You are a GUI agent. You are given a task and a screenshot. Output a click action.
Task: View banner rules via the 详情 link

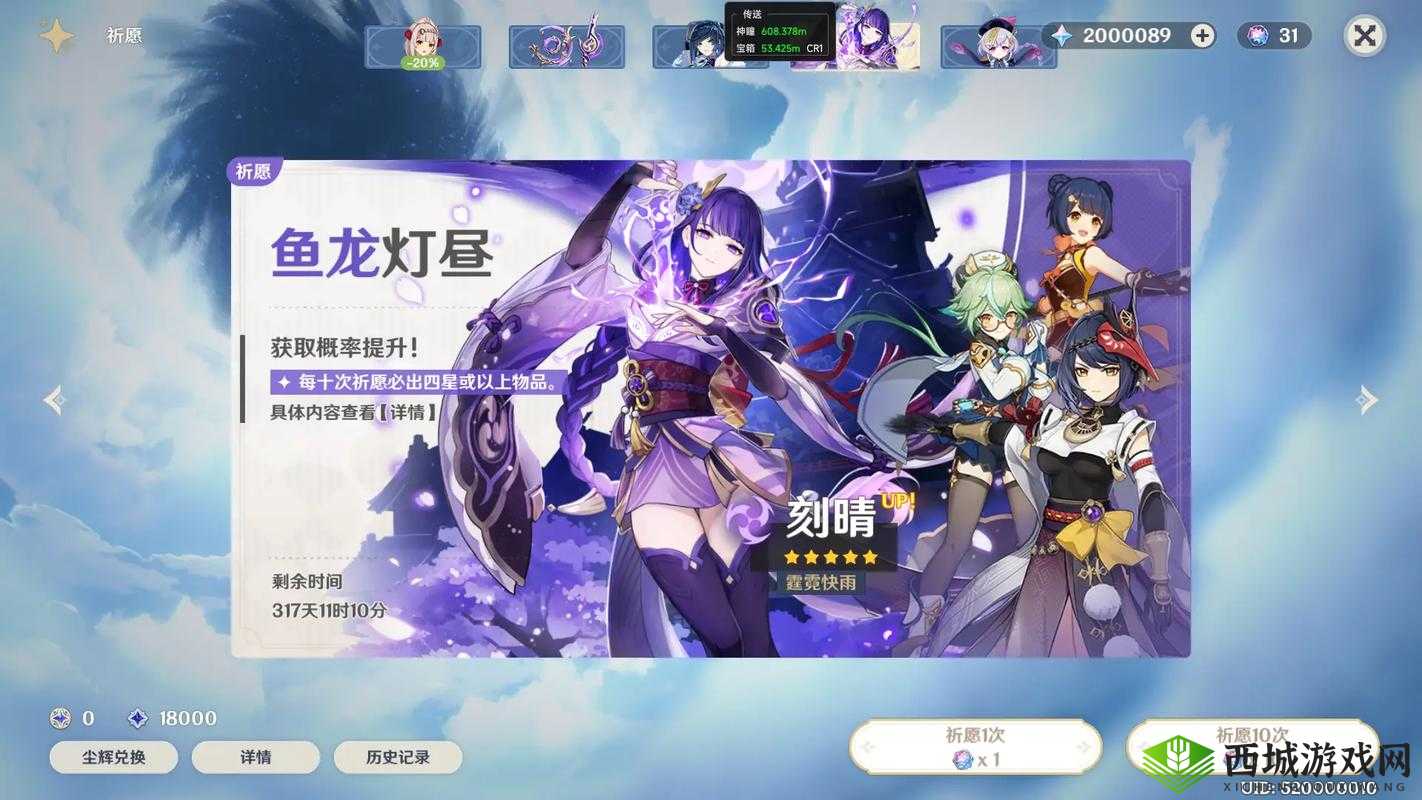click(258, 757)
